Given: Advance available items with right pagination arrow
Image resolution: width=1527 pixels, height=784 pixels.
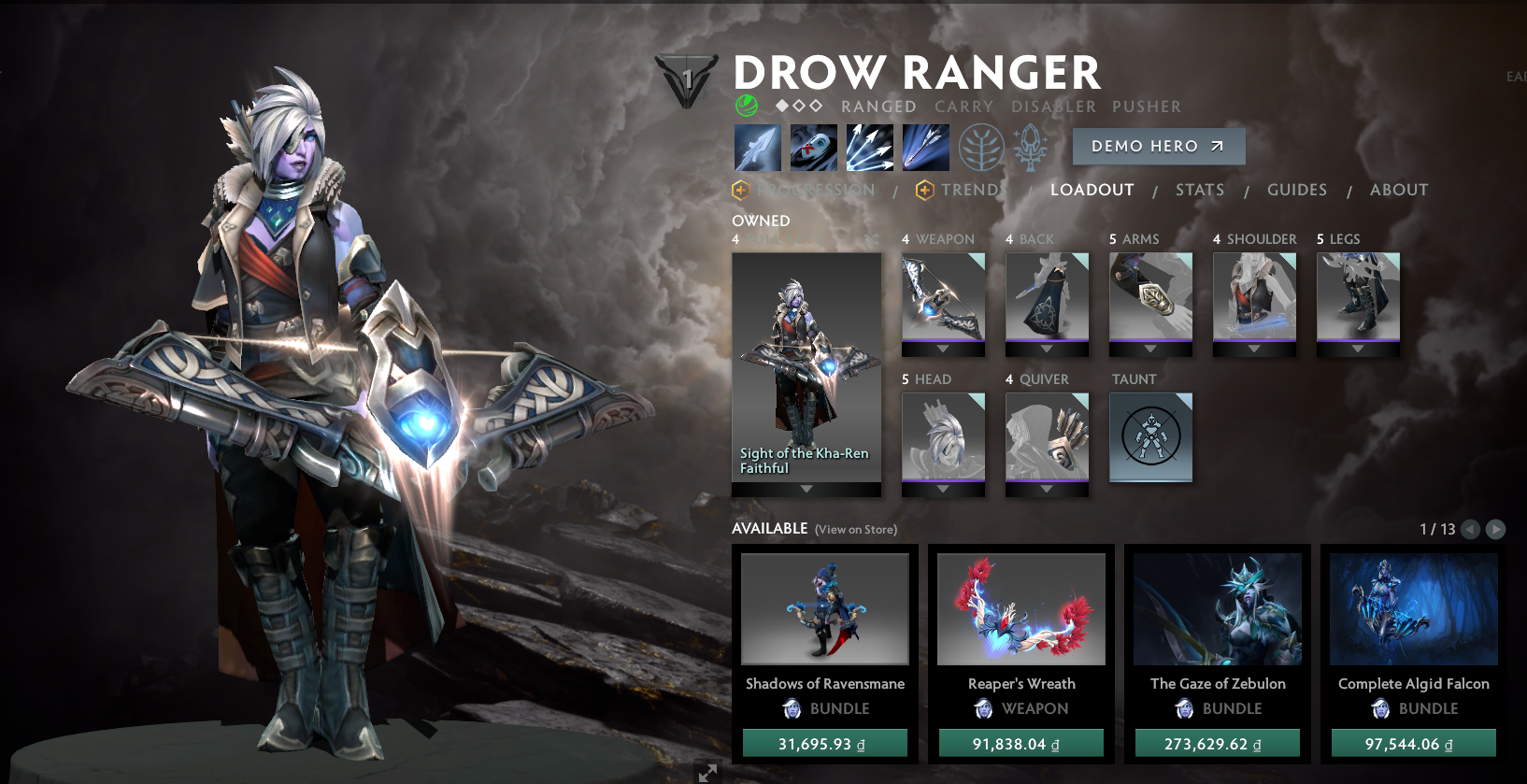Looking at the screenshot, I should coord(1496,530).
